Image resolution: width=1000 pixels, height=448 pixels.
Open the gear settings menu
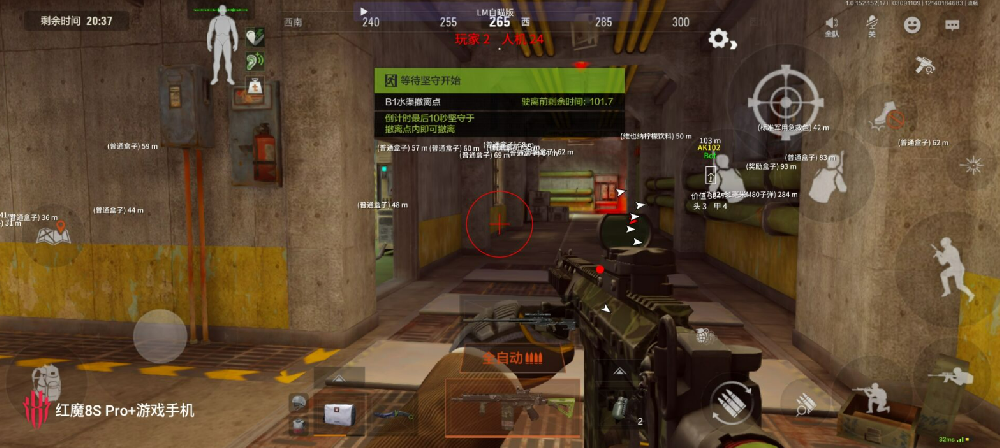click(x=719, y=39)
